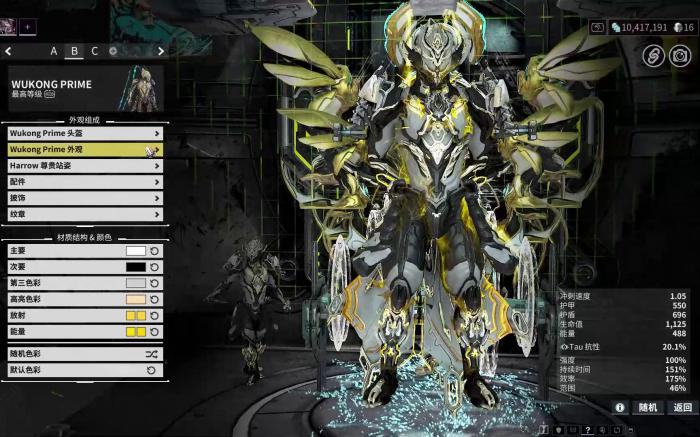This screenshot has height=437, width=700.
Task: Pick the black 次要 secondary color swatch
Action: [x=135, y=267]
